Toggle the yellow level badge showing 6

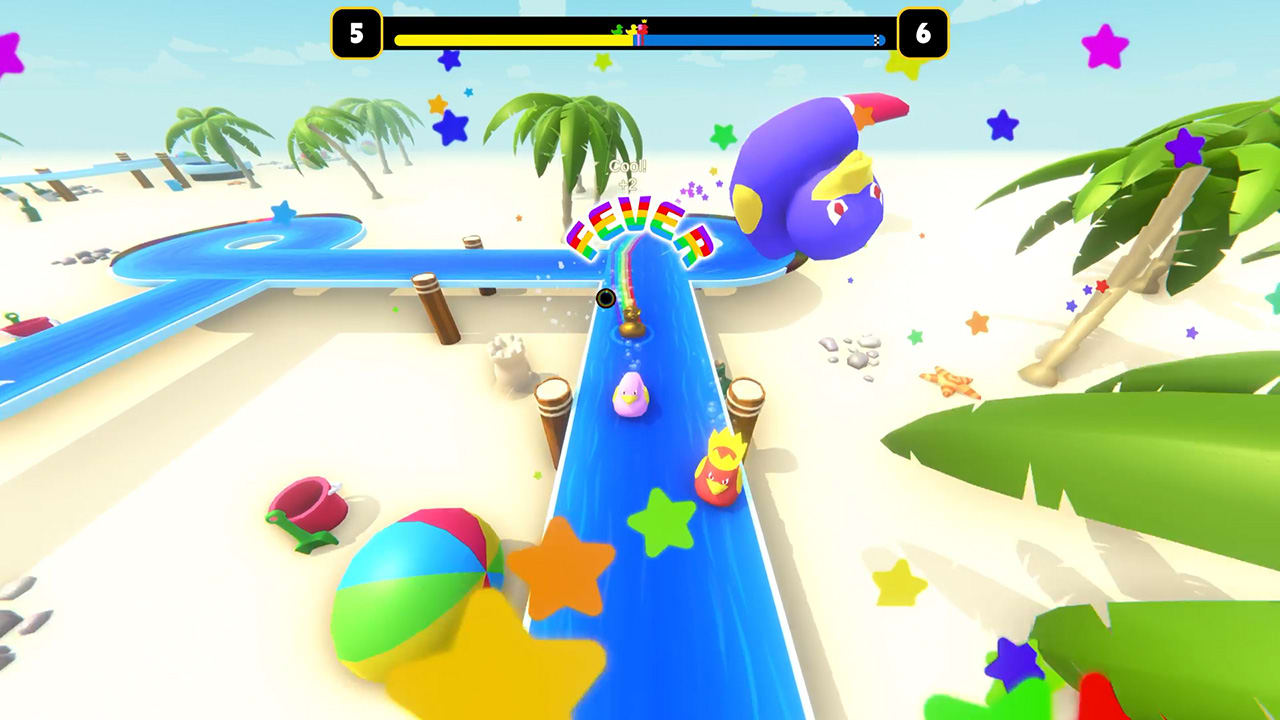[x=921, y=31]
